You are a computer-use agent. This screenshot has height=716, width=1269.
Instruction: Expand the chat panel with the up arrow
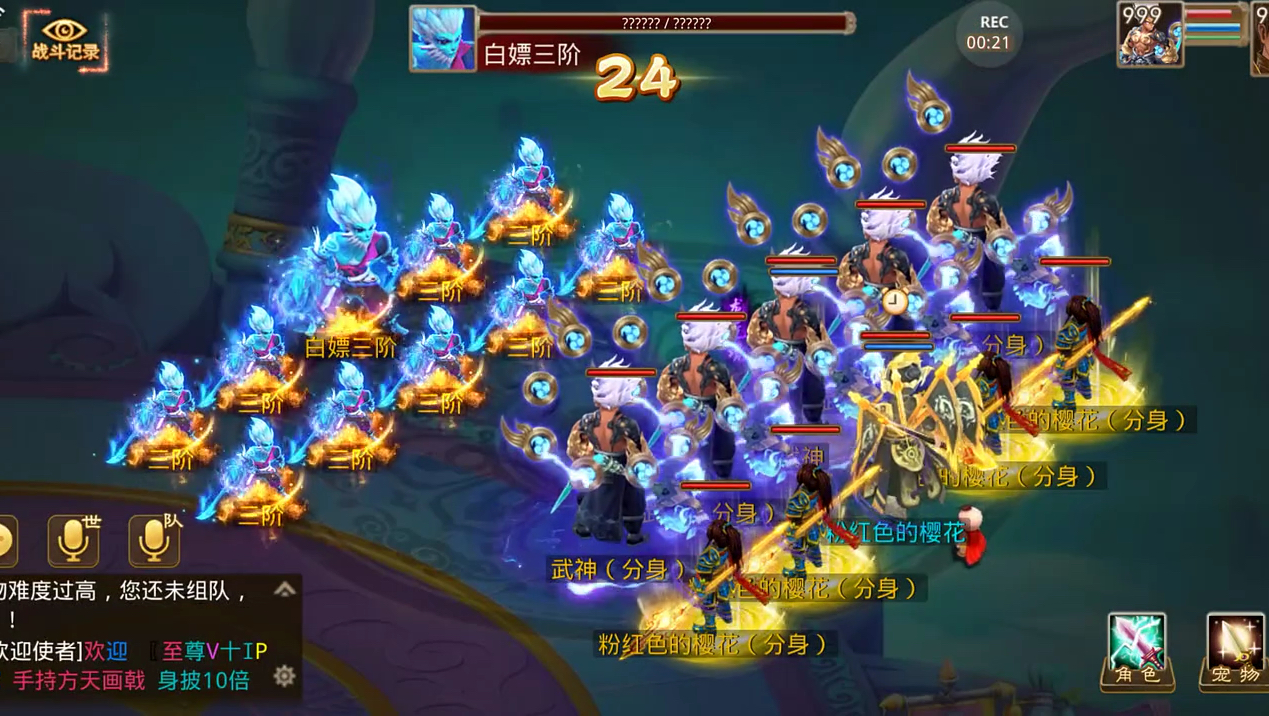[285, 589]
